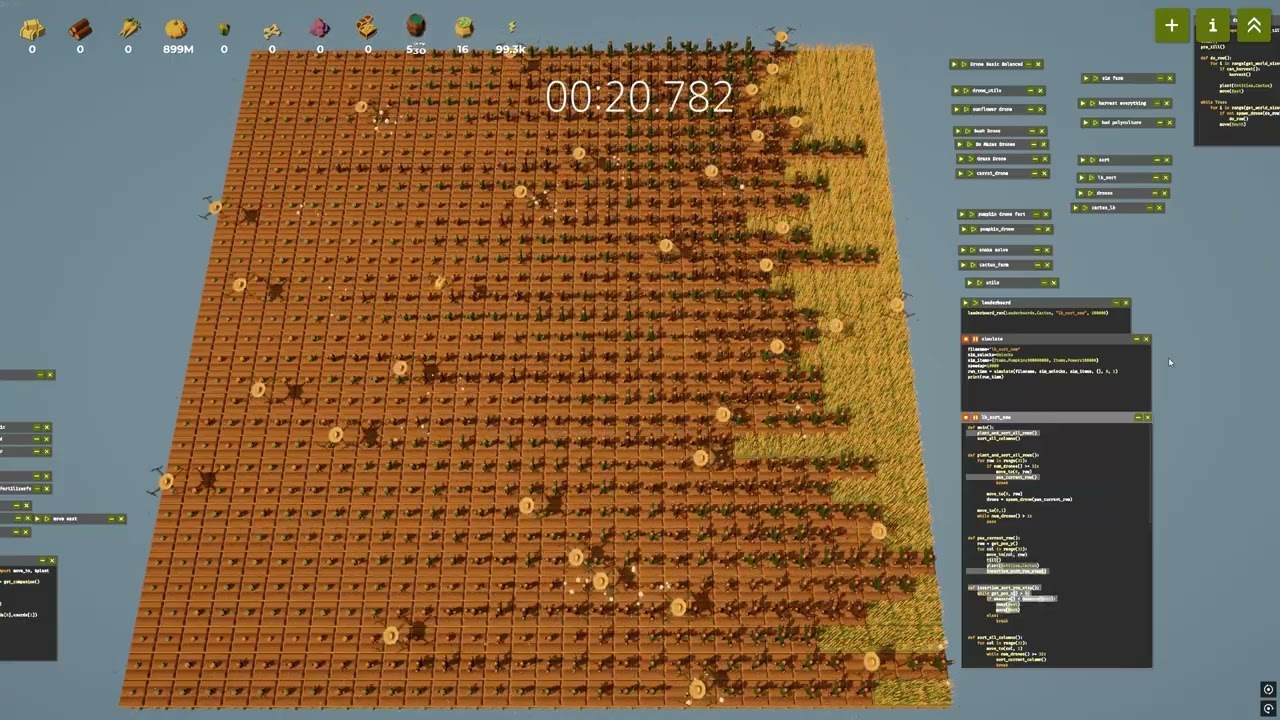Step through Drone Basic Balanced with the outline arrow
Screen dimensions: 1280x720
[x=963, y=64]
